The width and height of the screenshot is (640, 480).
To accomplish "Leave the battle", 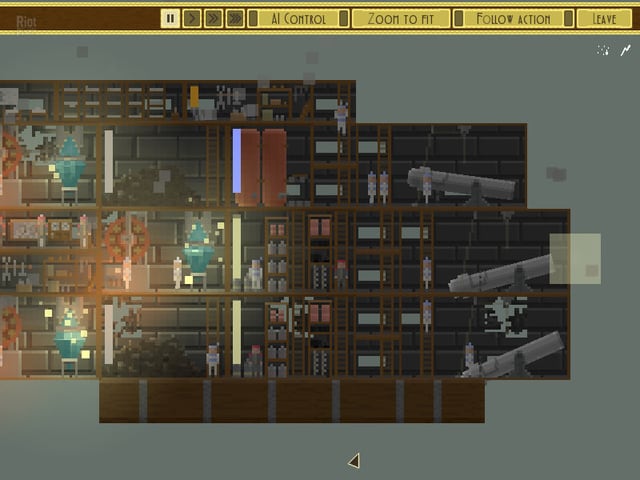I will pos(604,18).
